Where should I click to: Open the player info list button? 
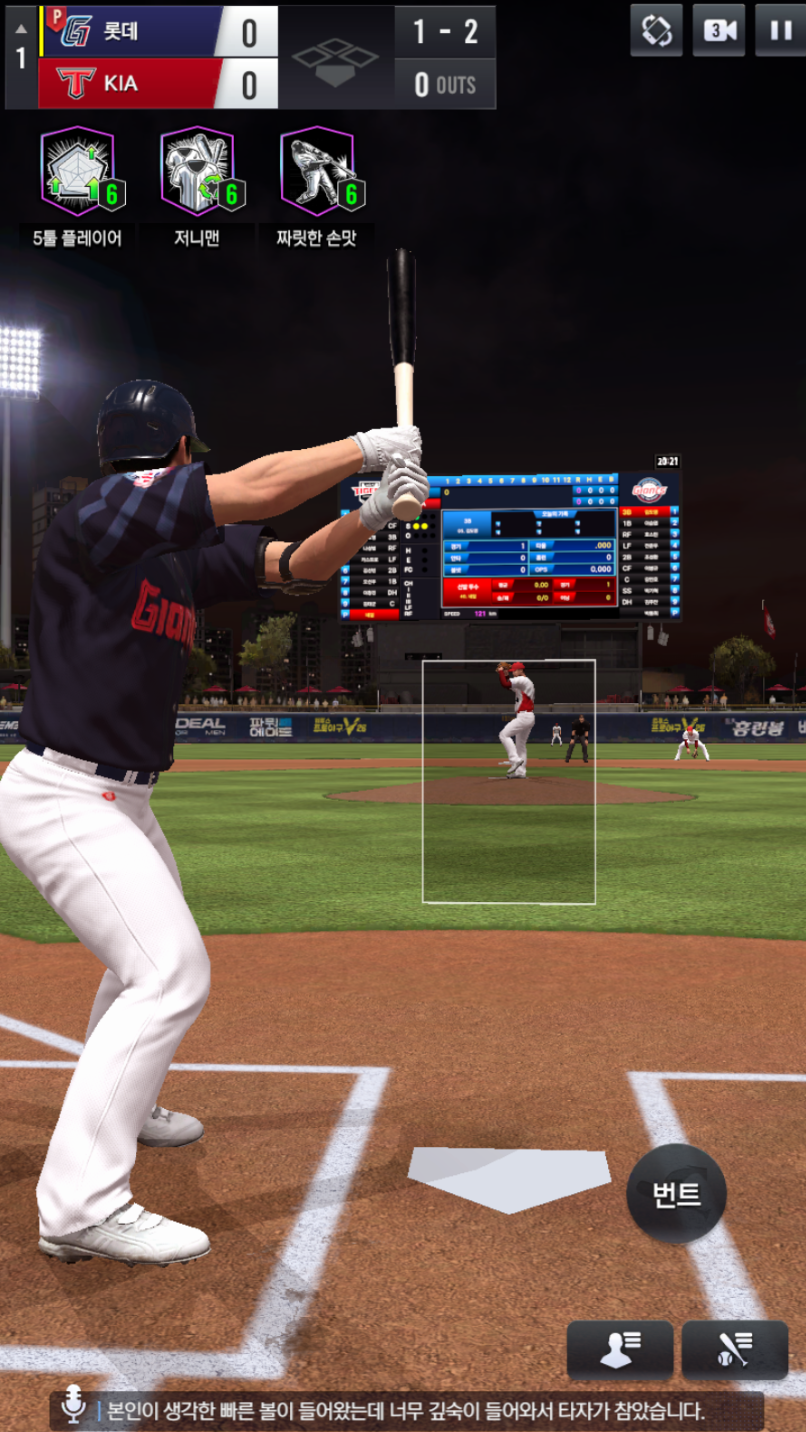pyautogui.click(x=619, y=1350)
